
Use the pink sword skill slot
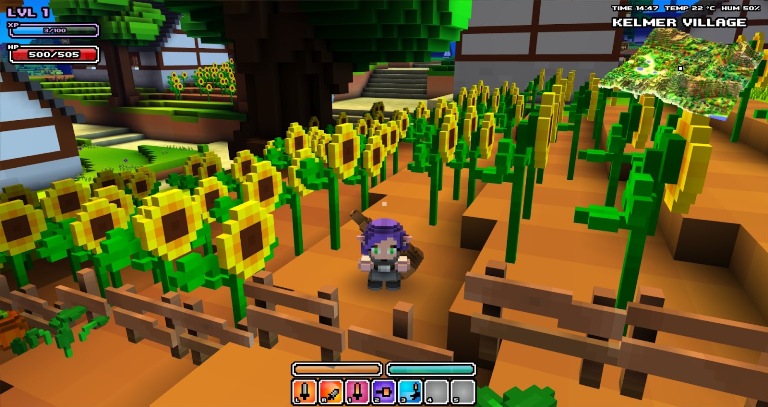click(x=357, y=391)
